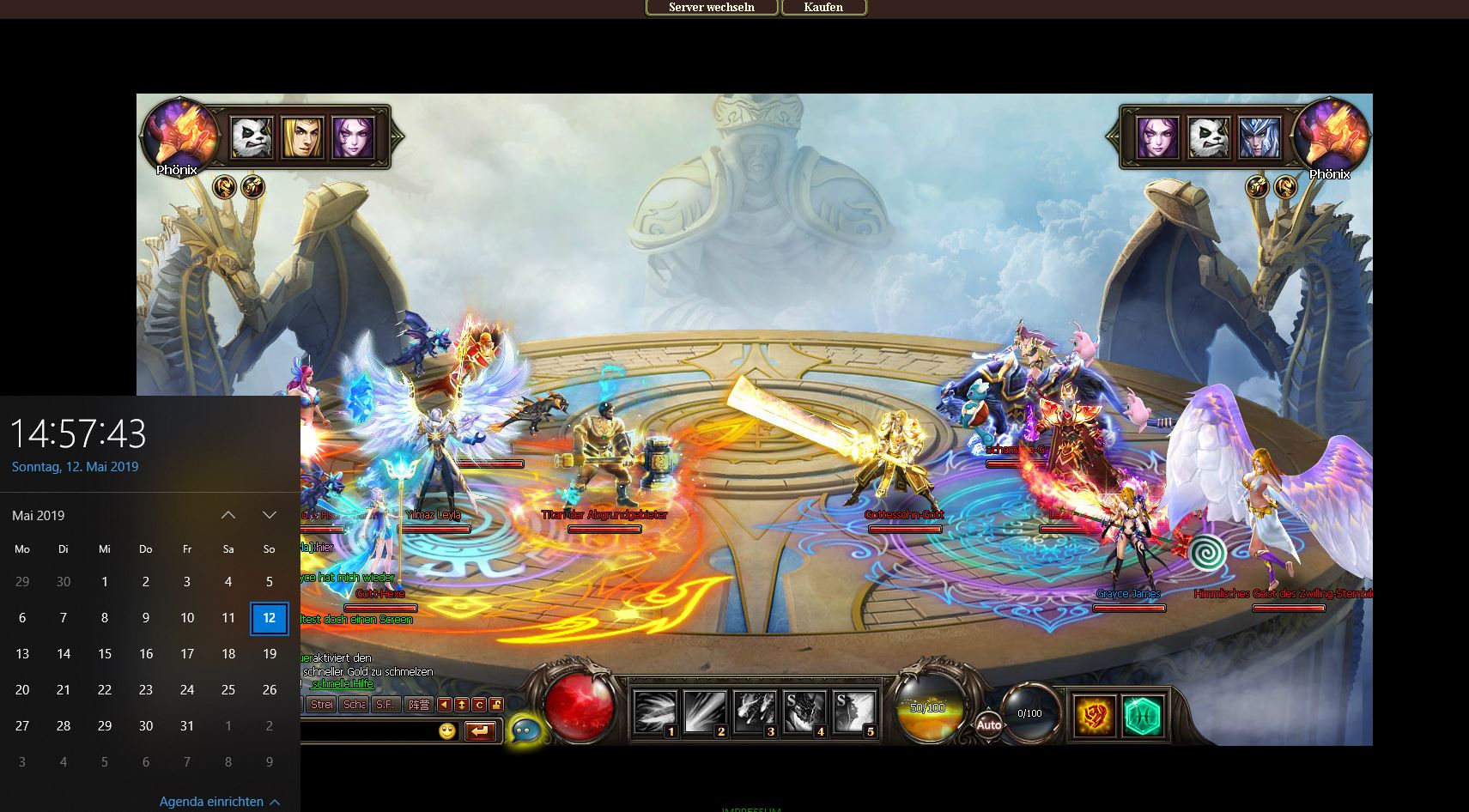Image resolution: width=1469 pixels, height=812 pixels.
Task: Trigger the triple-projectile skill in slot 3
Action: coord(755,712)
